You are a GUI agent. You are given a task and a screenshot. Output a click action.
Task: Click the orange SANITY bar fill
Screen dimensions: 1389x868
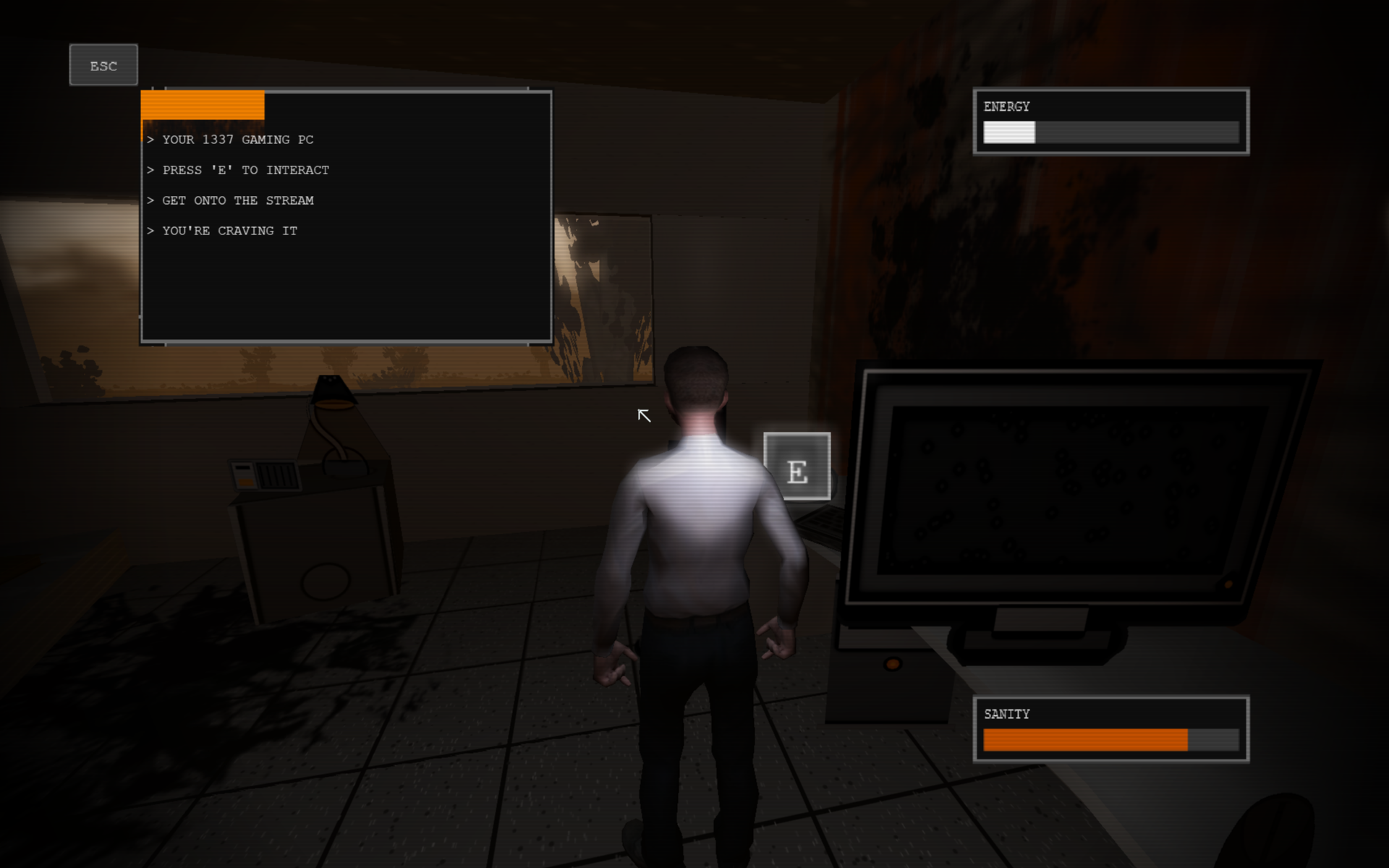[x=1085, y=740]
